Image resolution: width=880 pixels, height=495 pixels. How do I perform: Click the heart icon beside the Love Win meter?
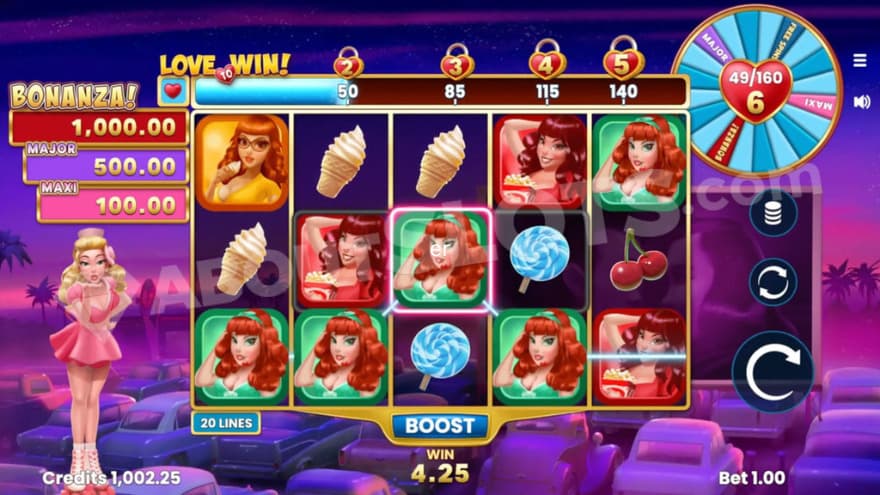point(172,92)
